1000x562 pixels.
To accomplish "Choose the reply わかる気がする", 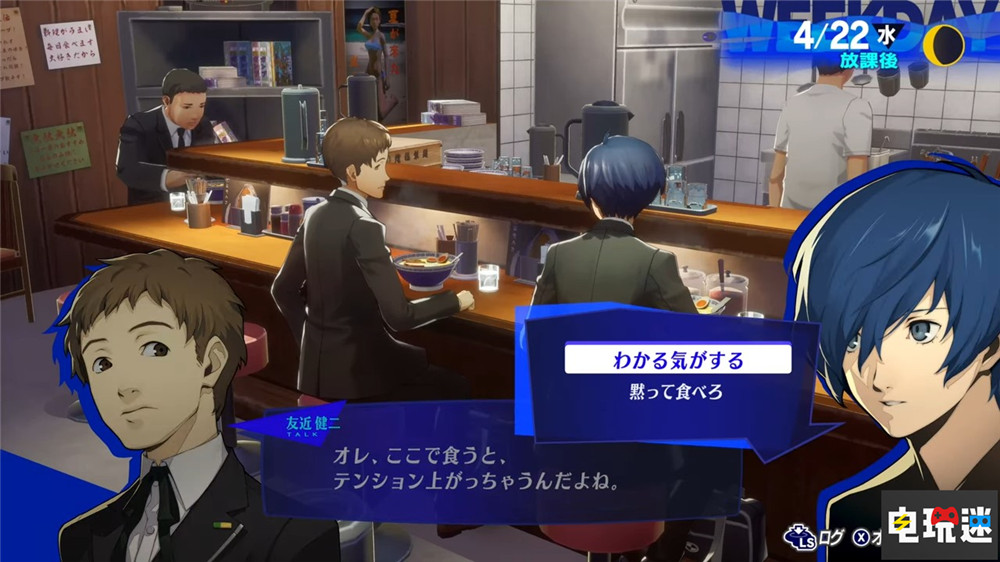I will [677, 357].
